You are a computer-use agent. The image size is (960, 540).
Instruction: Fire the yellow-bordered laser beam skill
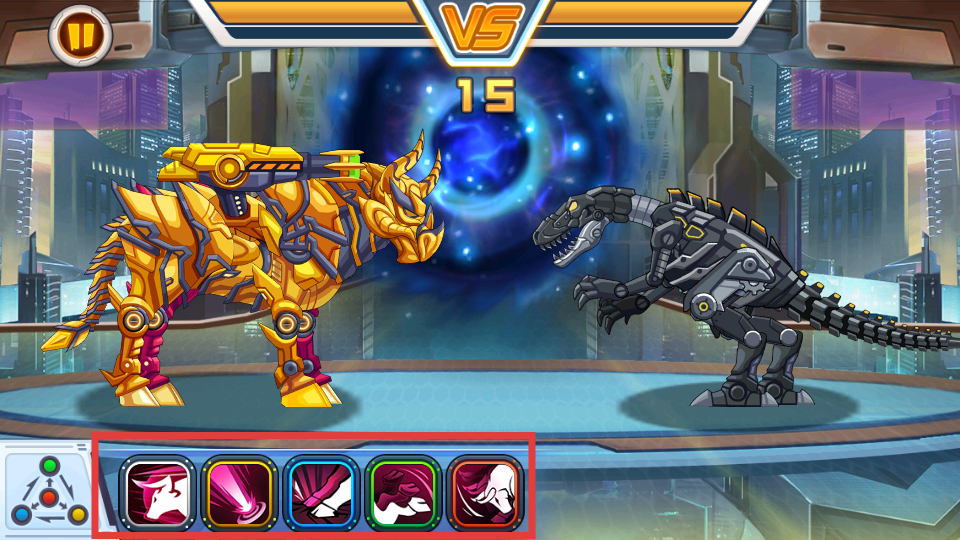coord(237,492)
